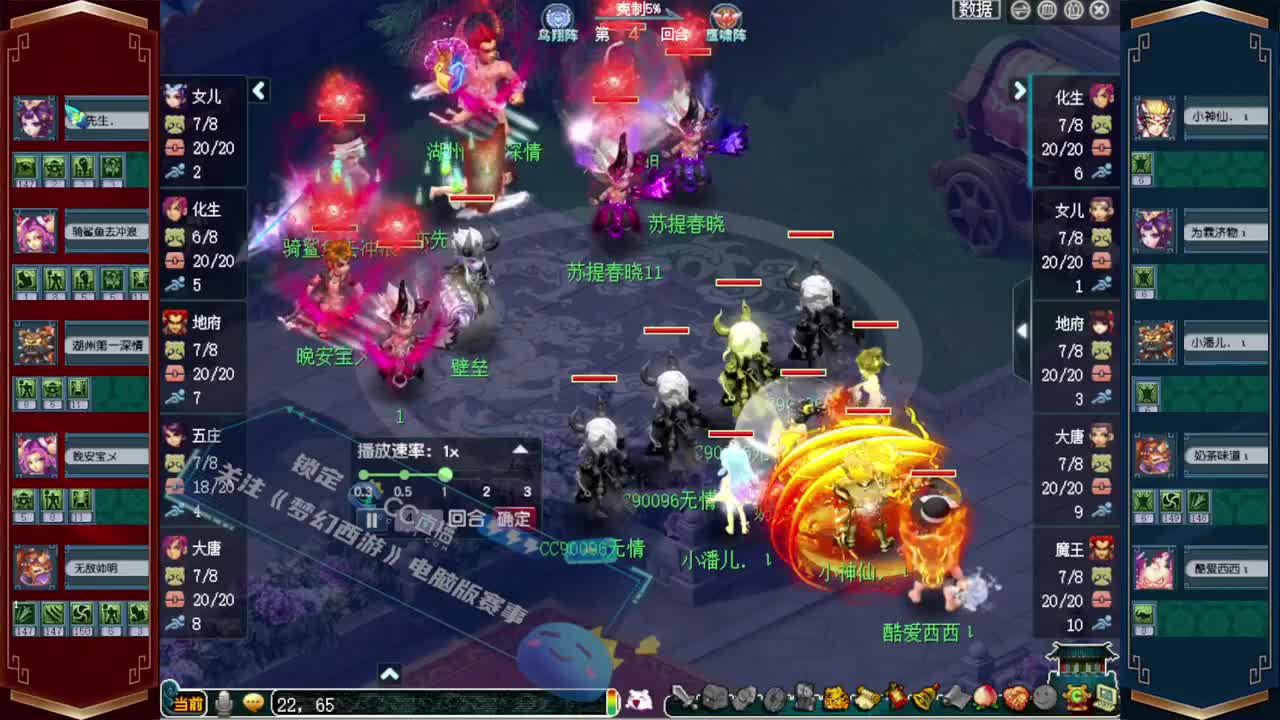Collapse the playback speed panel via its triangle
The width and height of the screenshot is (1280, 720).
[x=520, y=450]
